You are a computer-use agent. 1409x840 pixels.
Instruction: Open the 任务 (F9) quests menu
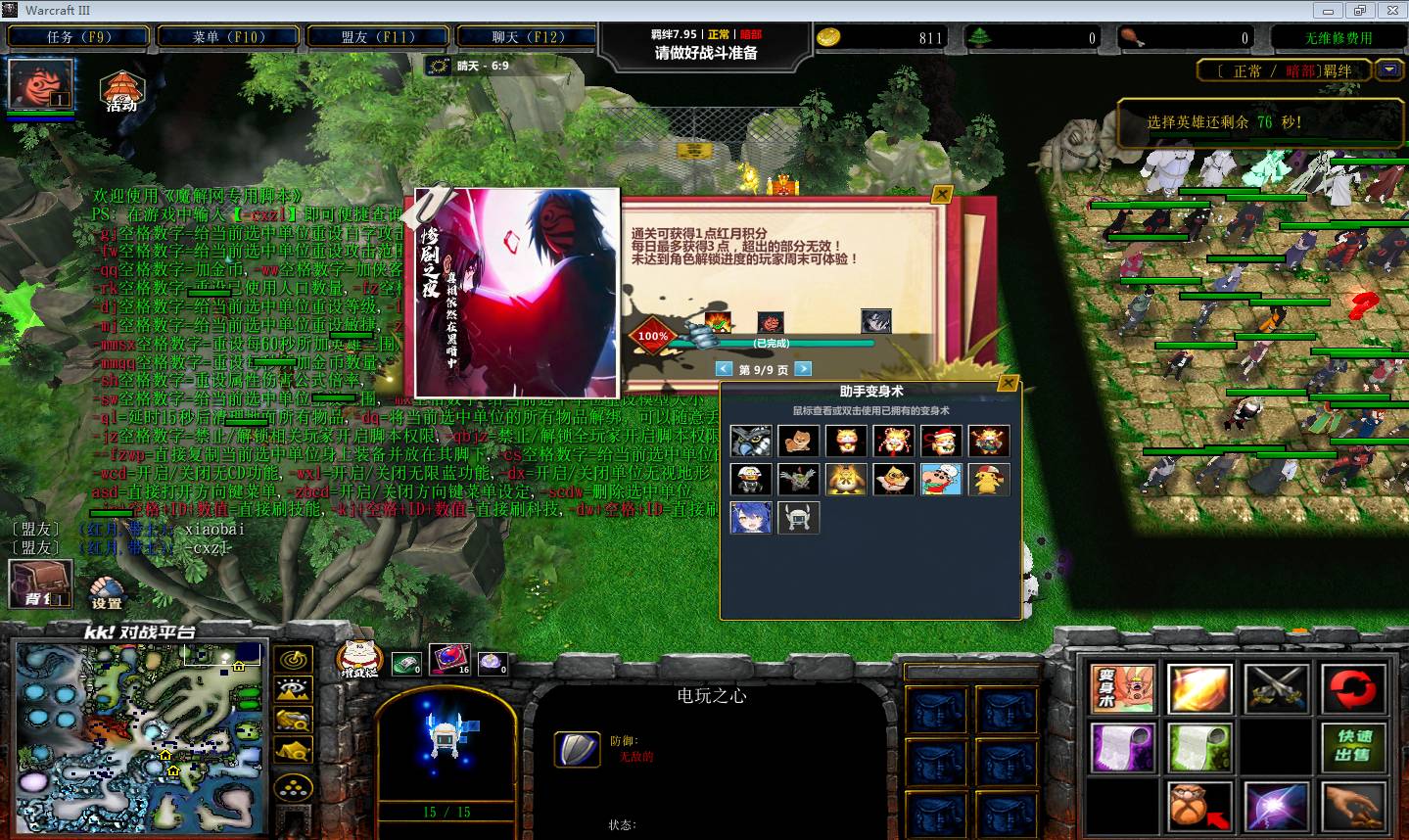point(78,37)
